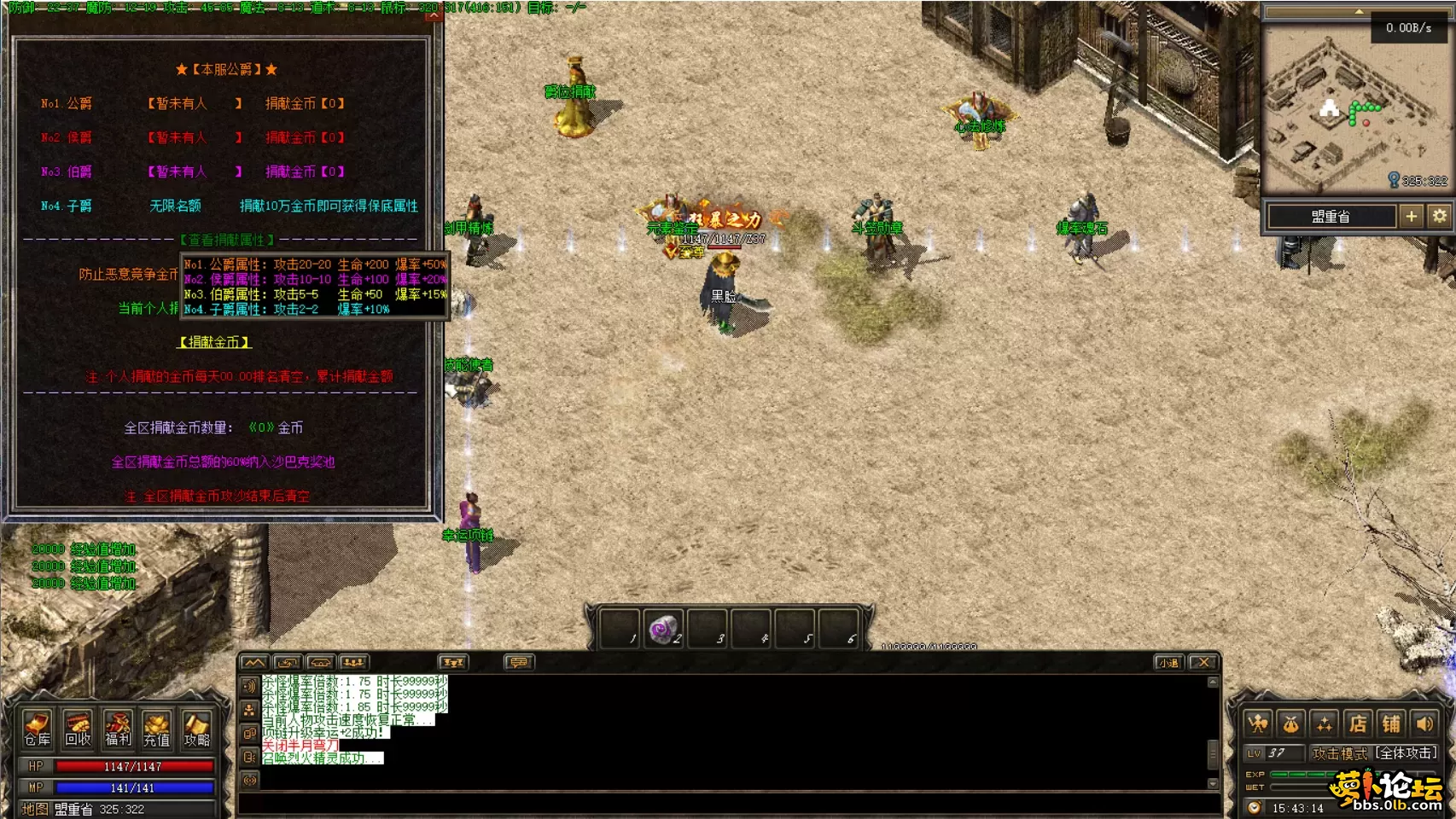The image size is (1456, 819).
Task: Toggle the sound speaker icon
Action: pos(1424,724)
